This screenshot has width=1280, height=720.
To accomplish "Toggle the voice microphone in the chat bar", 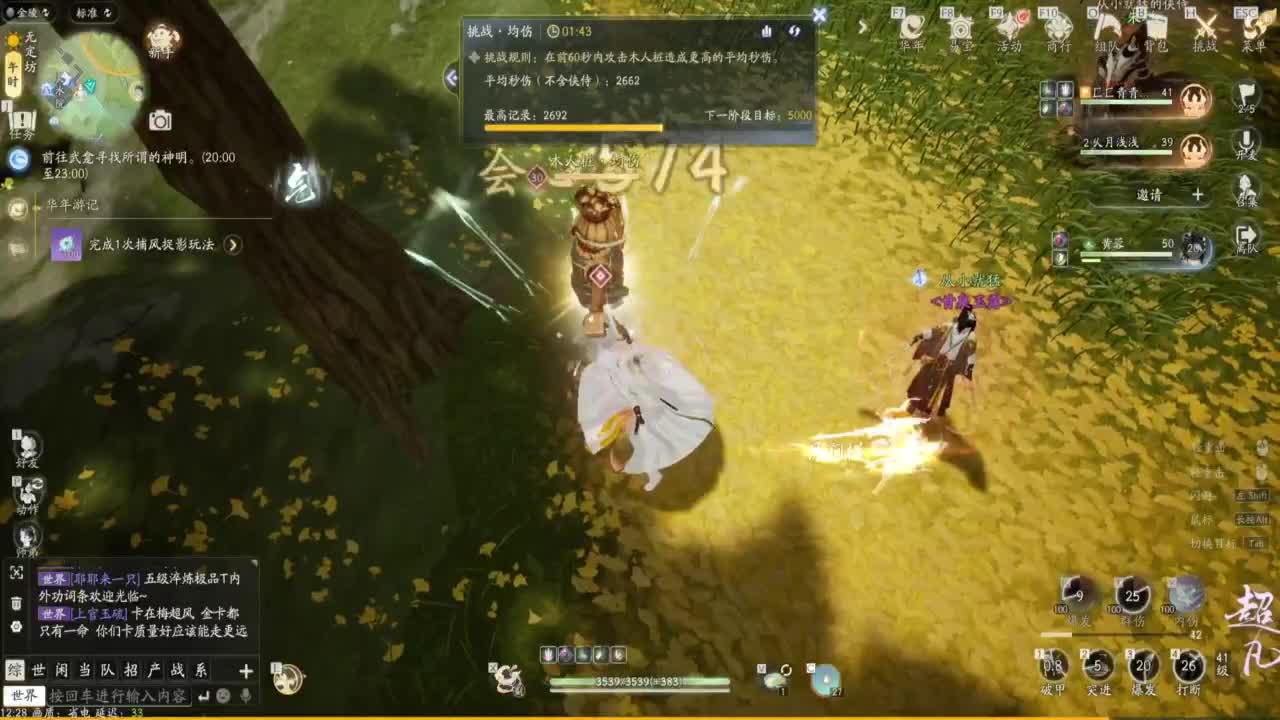I will [x=246, y=696].
